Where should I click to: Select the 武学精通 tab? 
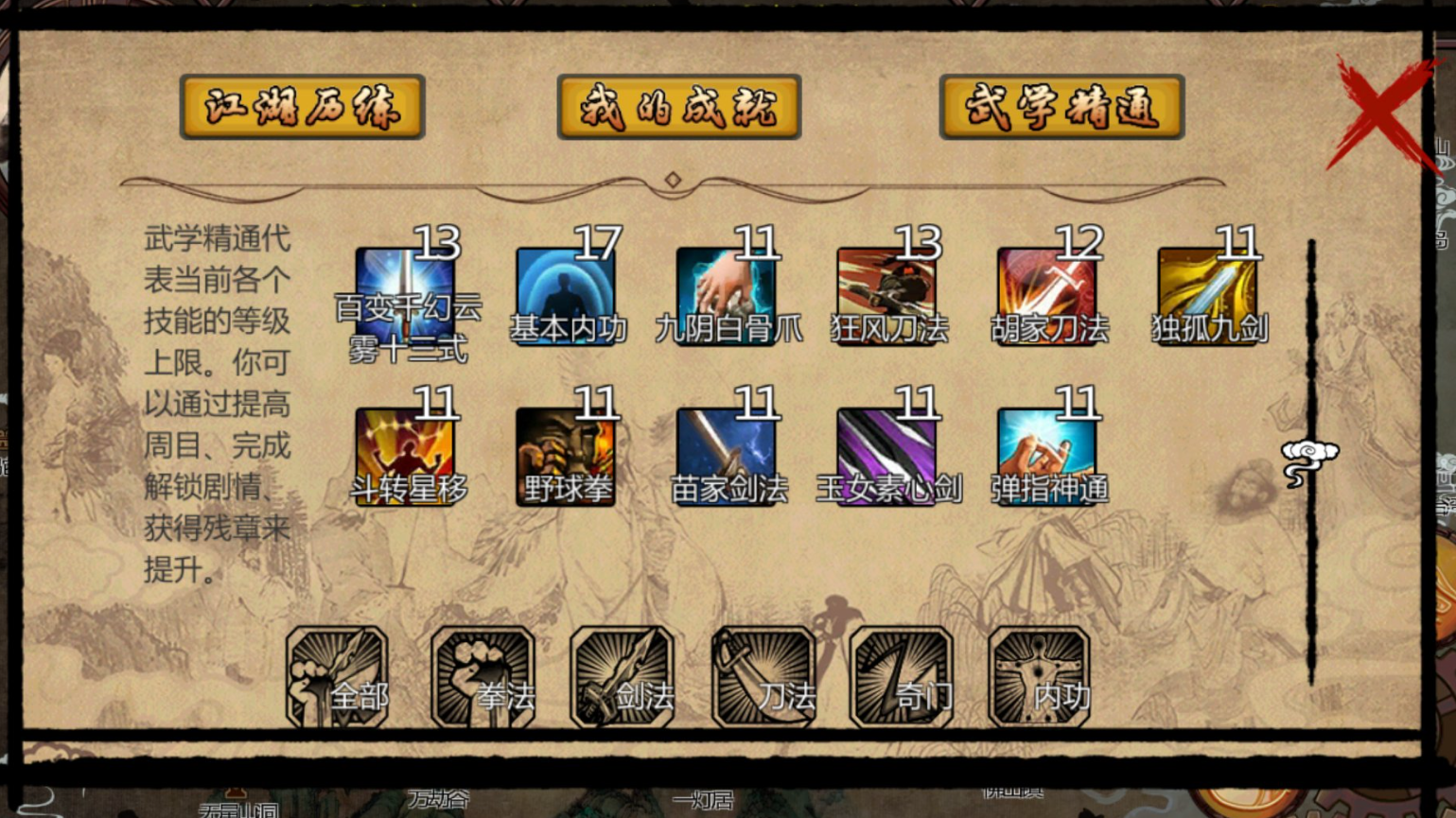pyautogui.click(x=1061, y=107)
